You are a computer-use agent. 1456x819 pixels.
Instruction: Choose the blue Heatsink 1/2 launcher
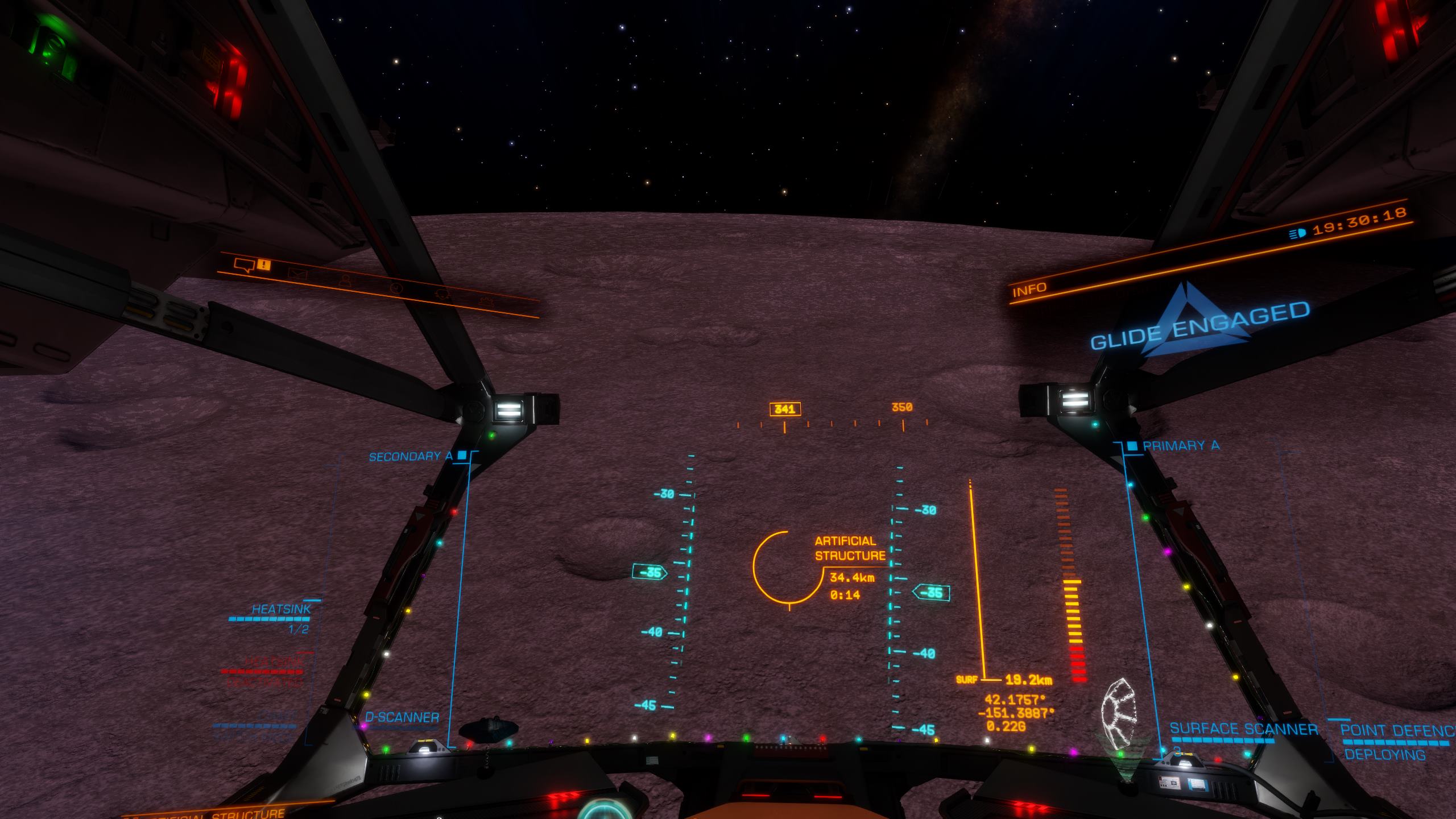tap(282, 610)
